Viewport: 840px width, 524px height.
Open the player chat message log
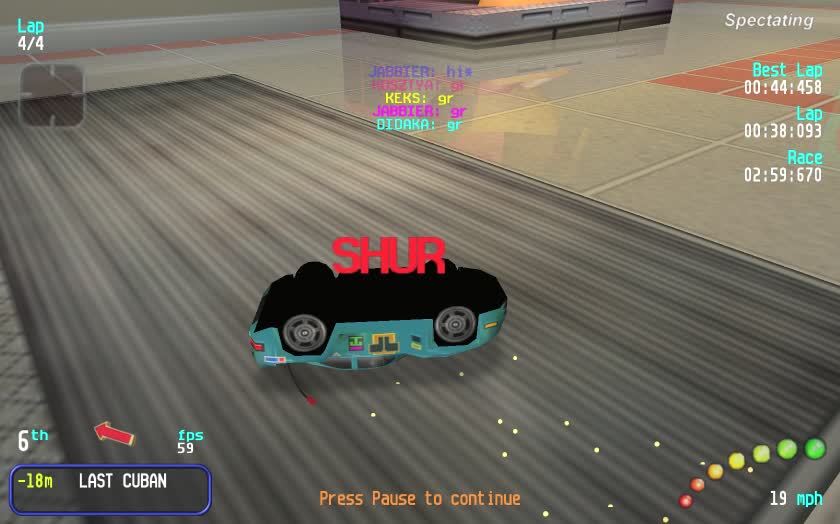coord(419,99)
